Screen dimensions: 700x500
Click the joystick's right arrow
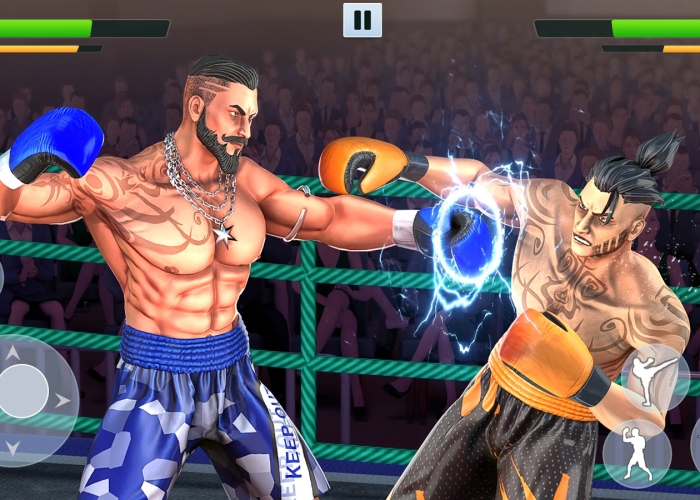pyautogui.click(x=63, y=400)
